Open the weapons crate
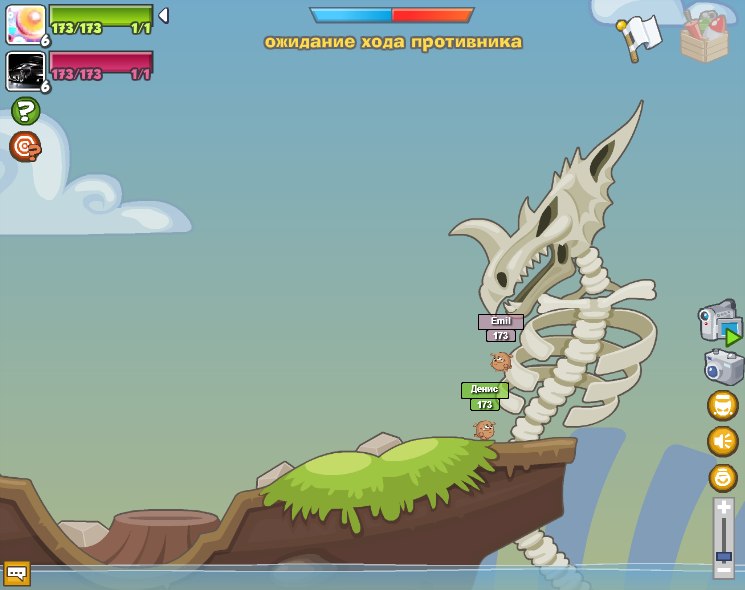Viewport: 745px width, 590px height. (x=705, y=37)
